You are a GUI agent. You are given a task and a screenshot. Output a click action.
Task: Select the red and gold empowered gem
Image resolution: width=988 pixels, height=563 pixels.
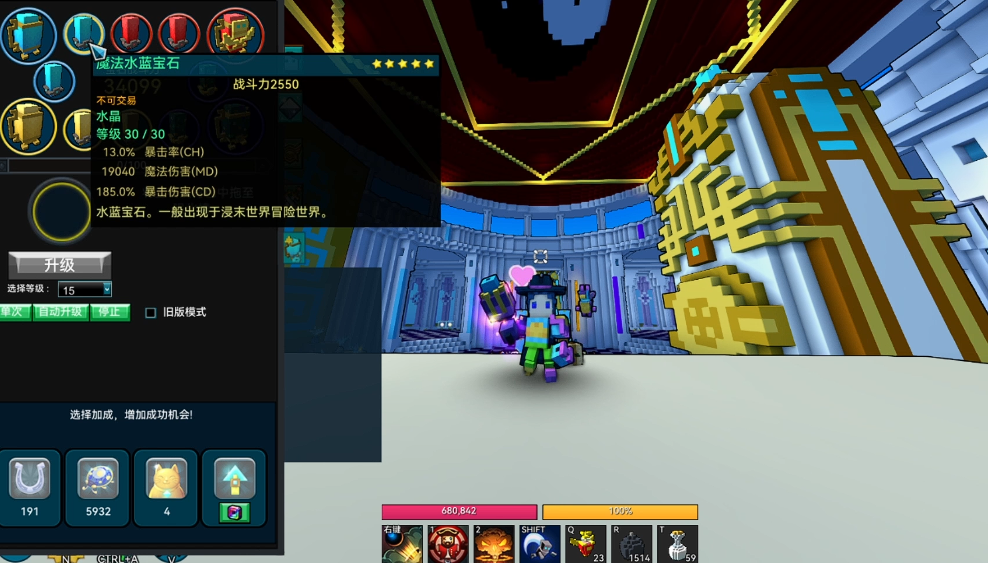[236, 34]
